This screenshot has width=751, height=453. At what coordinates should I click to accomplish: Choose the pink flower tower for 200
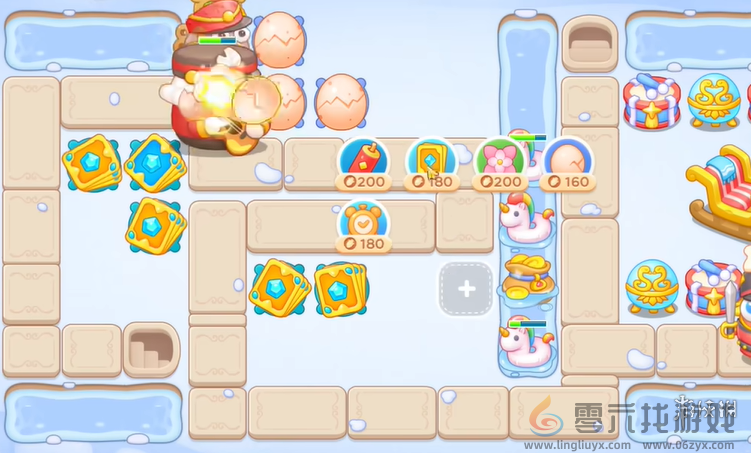(499, 162)
